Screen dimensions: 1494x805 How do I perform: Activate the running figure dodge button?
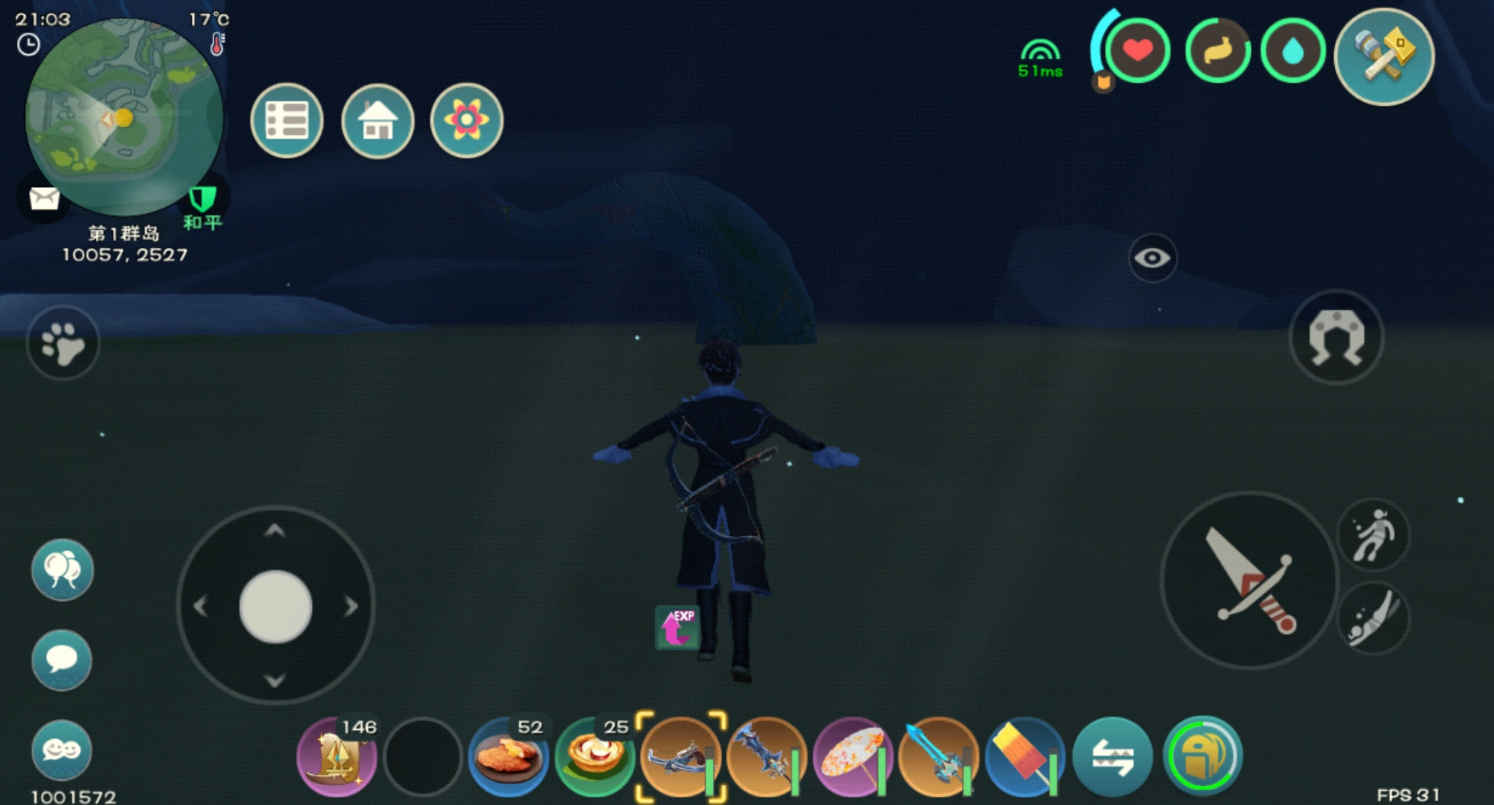(x=1373, y=535)
